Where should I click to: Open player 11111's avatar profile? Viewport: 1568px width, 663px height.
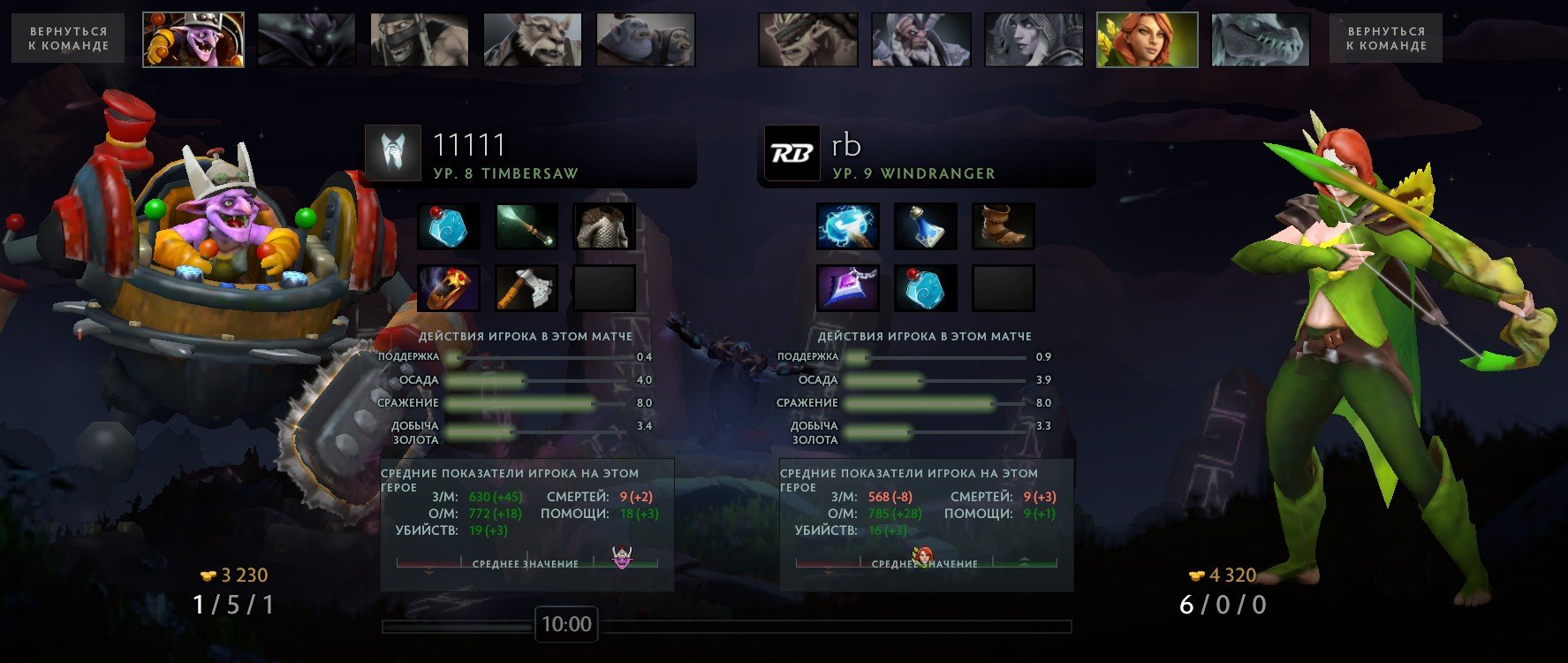(393, 153)
